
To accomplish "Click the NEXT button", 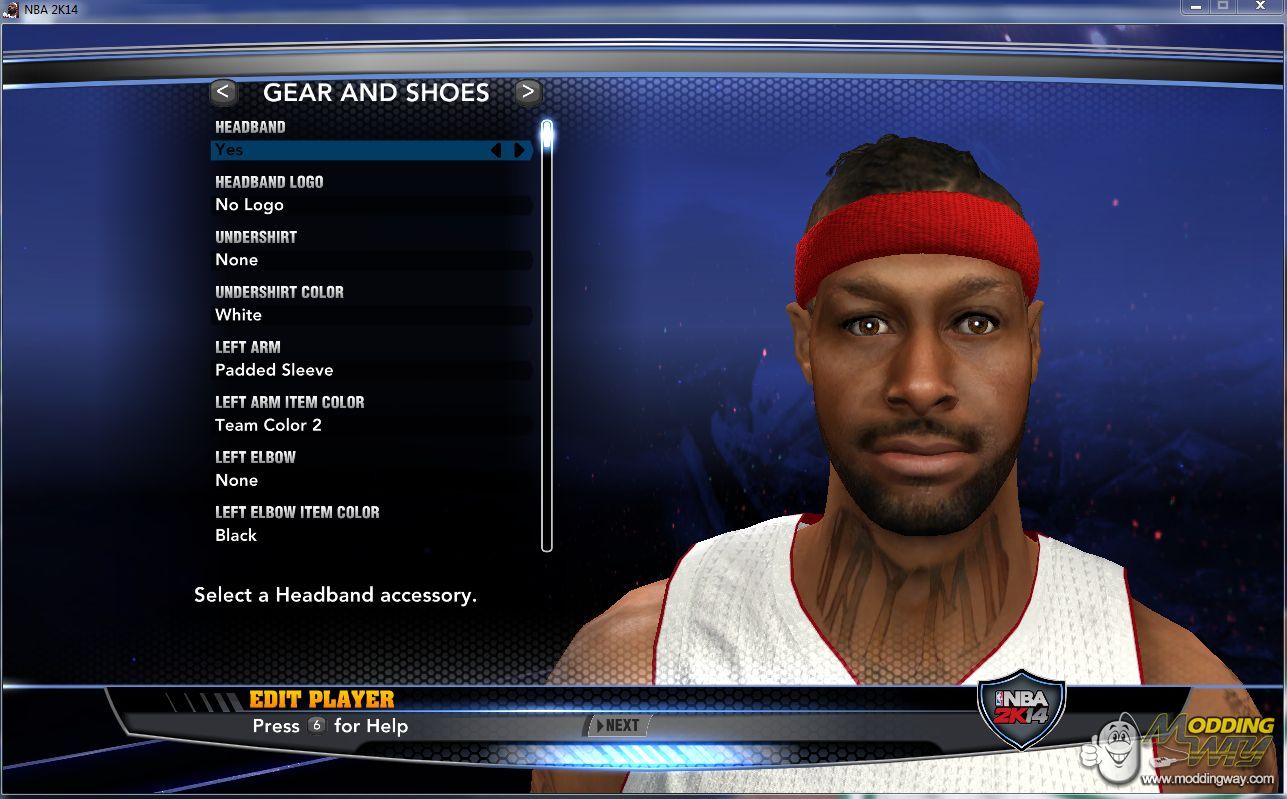I will (x=617, y=726).
